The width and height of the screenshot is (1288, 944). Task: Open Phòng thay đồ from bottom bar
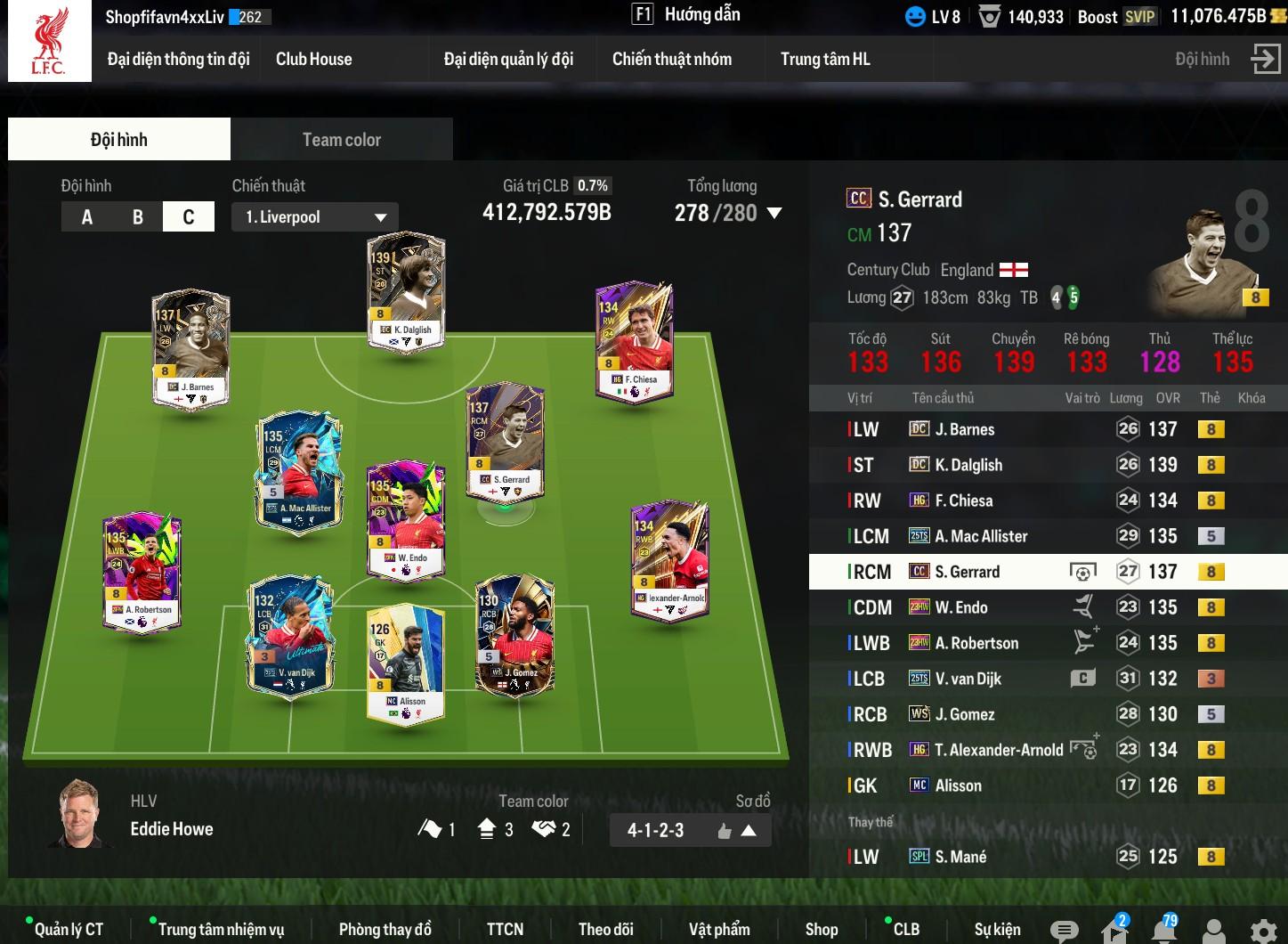pos(385,929)
